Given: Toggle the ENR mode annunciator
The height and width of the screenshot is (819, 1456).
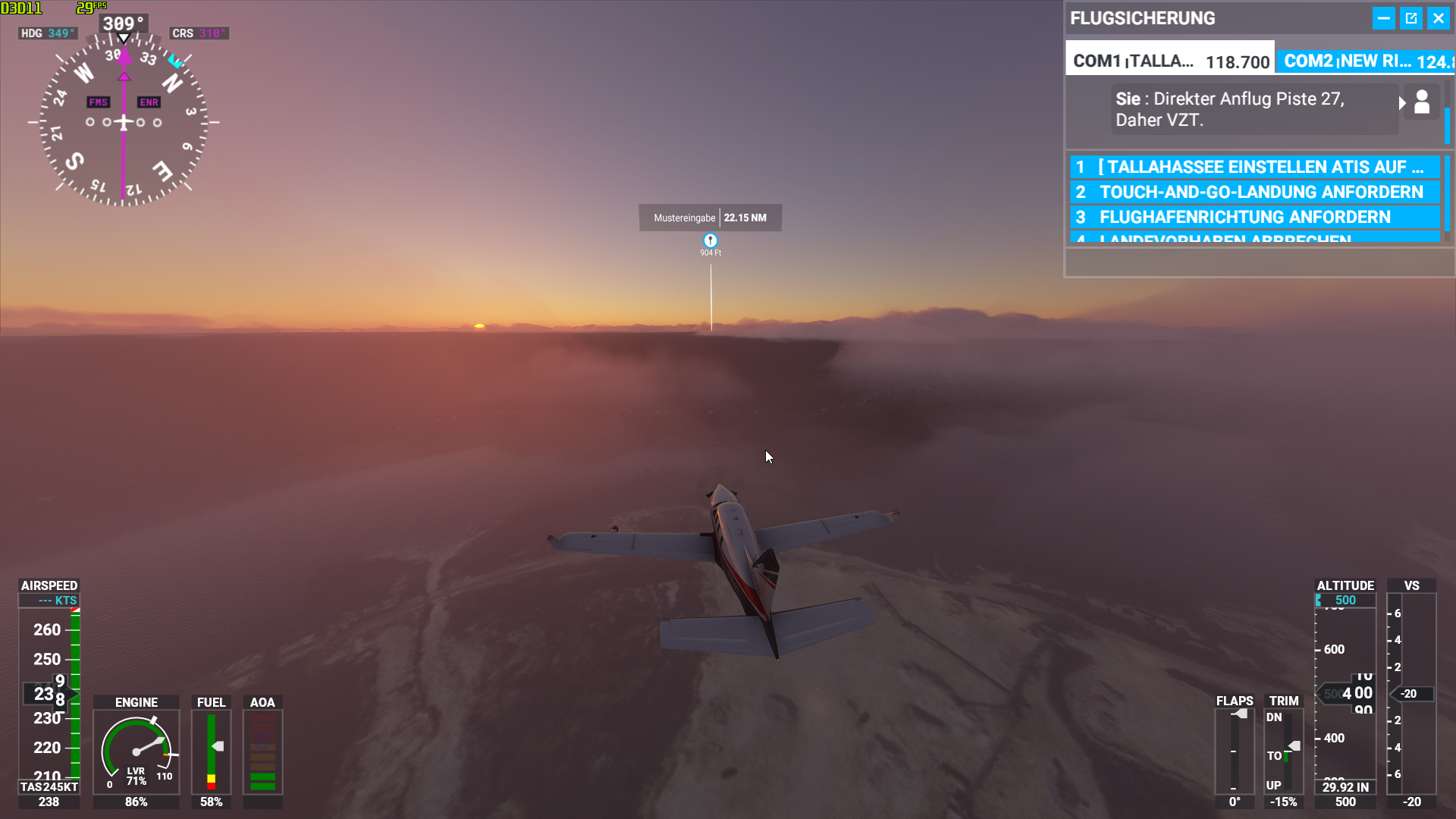Looking at the screenshot, I should [149, 102].
